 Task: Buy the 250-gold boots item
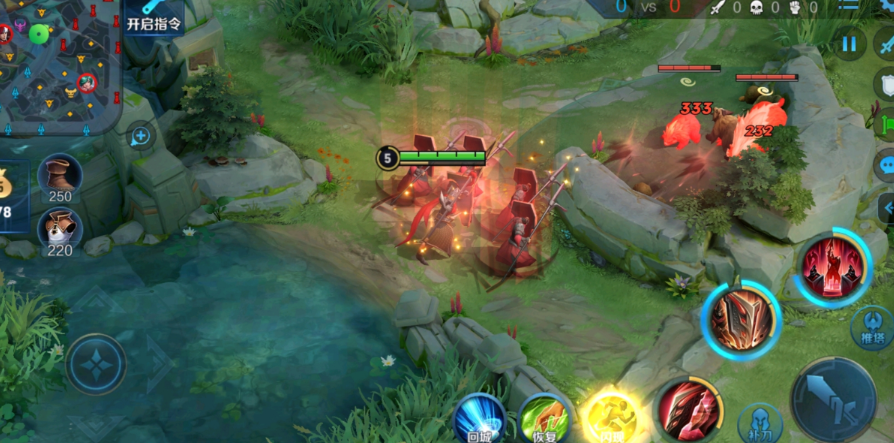pyautogui.click(x=59, y=176)
